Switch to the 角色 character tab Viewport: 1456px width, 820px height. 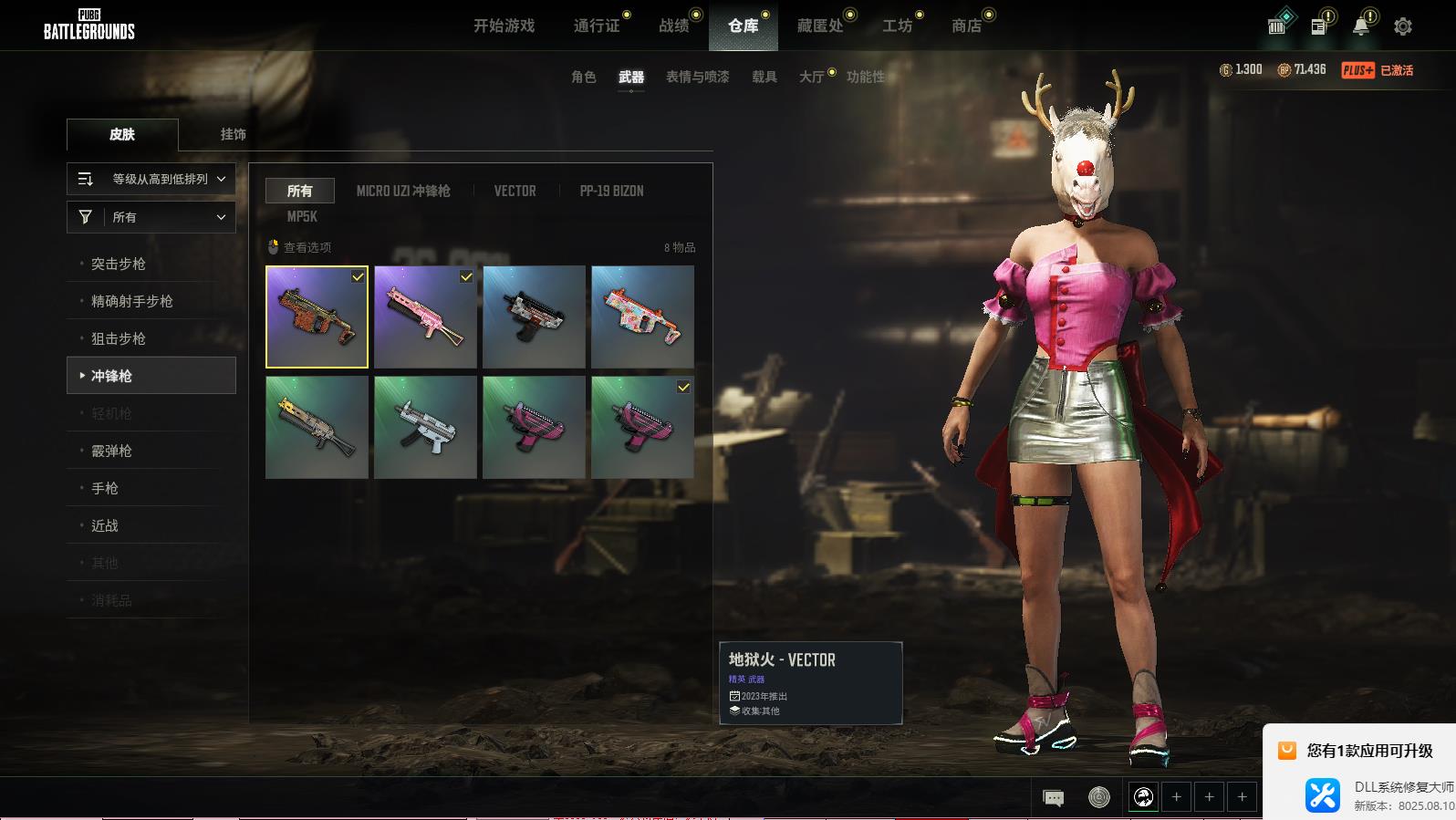pos(583,77)
